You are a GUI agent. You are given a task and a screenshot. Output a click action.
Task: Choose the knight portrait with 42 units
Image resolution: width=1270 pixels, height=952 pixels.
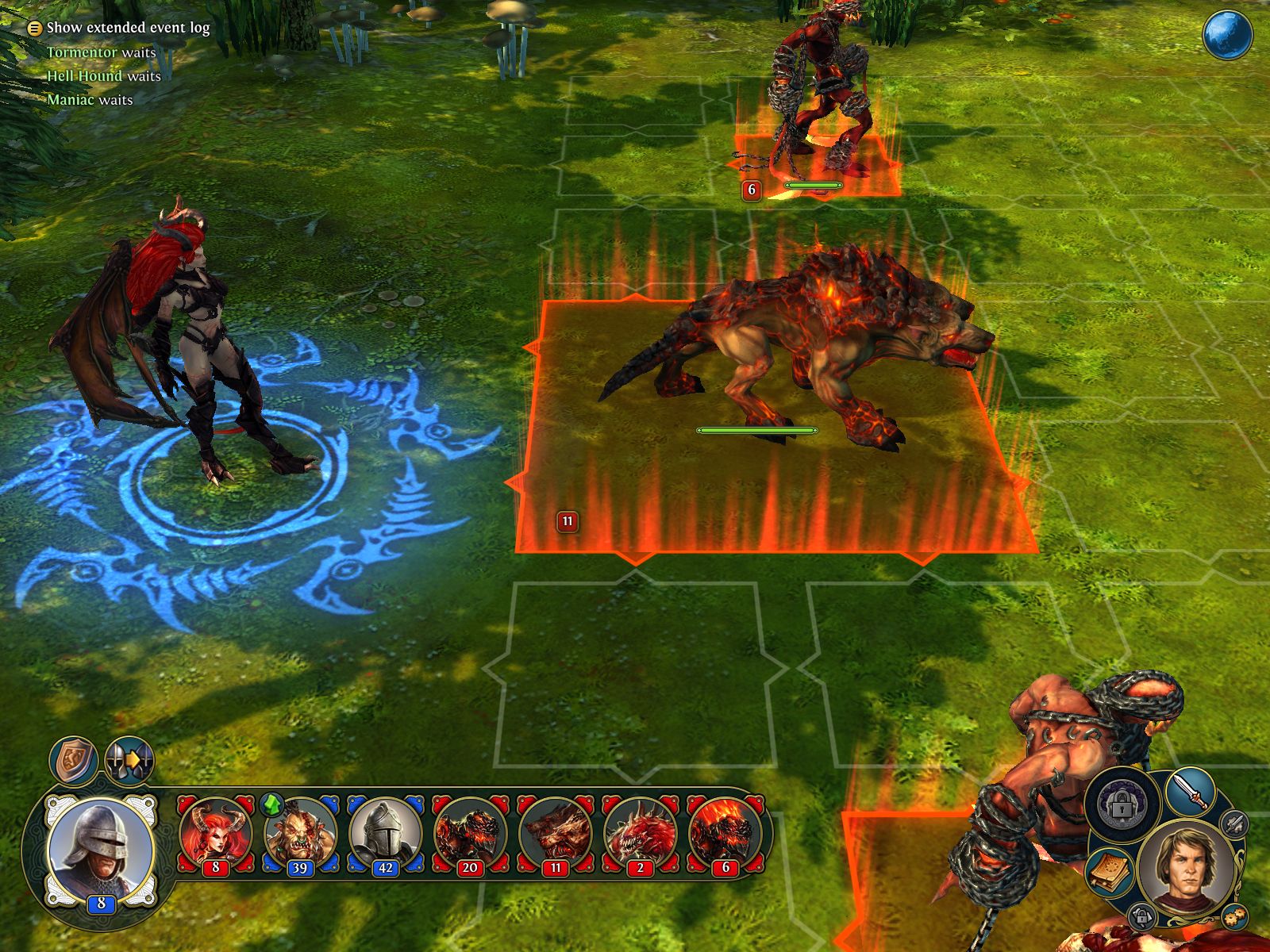[385, 835]
